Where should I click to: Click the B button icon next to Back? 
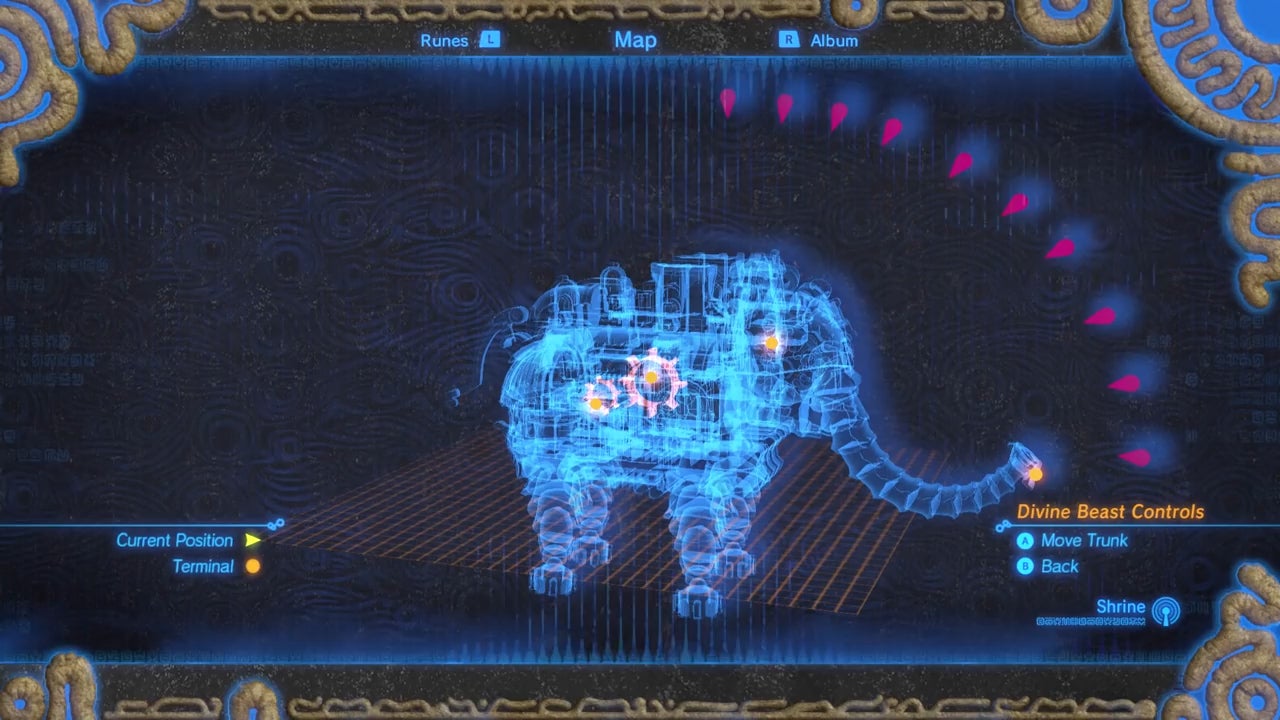click(x=1025, y=566)
